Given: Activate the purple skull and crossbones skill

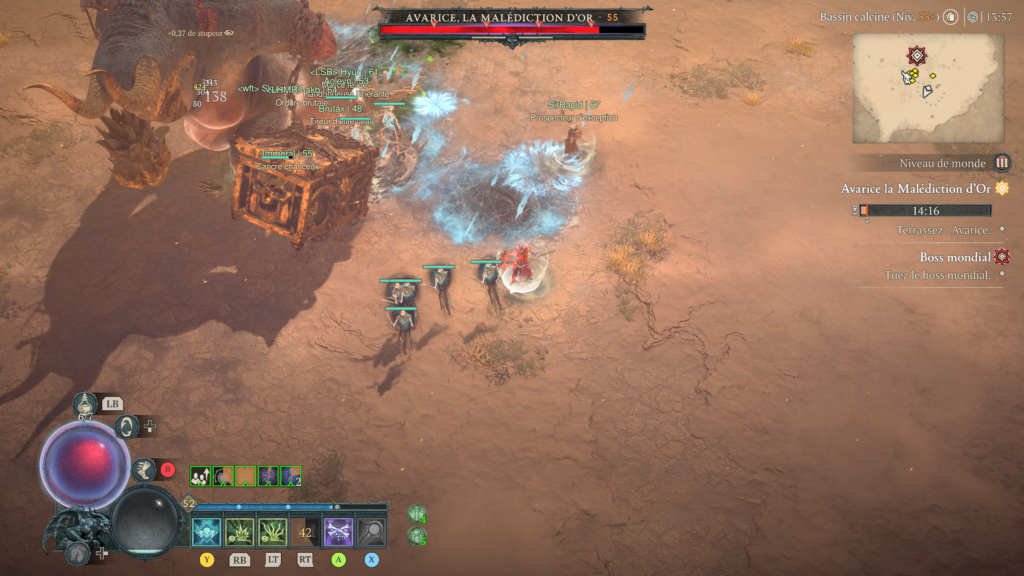Looking at the screenshot, I should pos(339,532).
